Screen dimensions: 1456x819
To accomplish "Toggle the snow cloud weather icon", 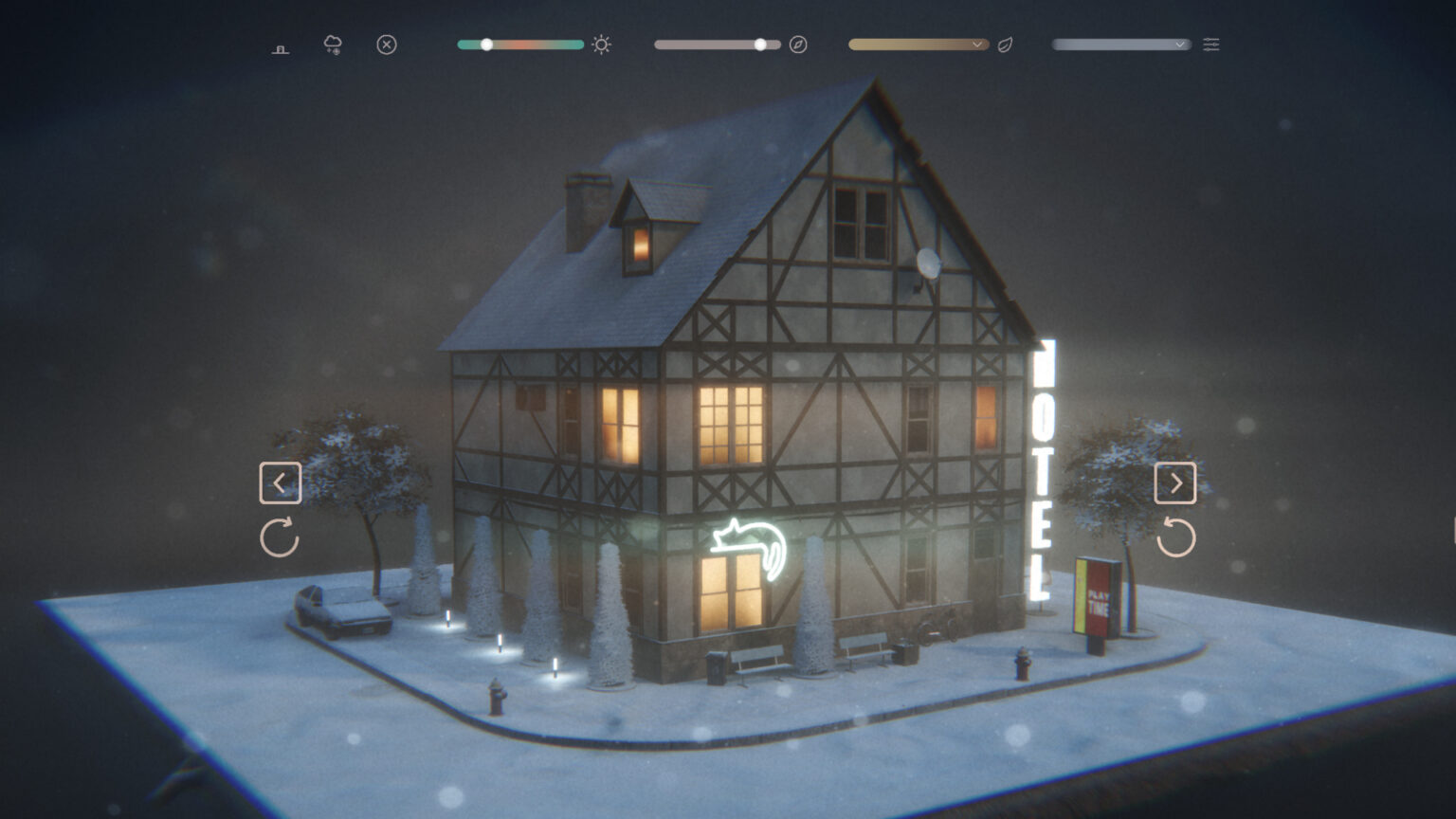I will 333,45.
